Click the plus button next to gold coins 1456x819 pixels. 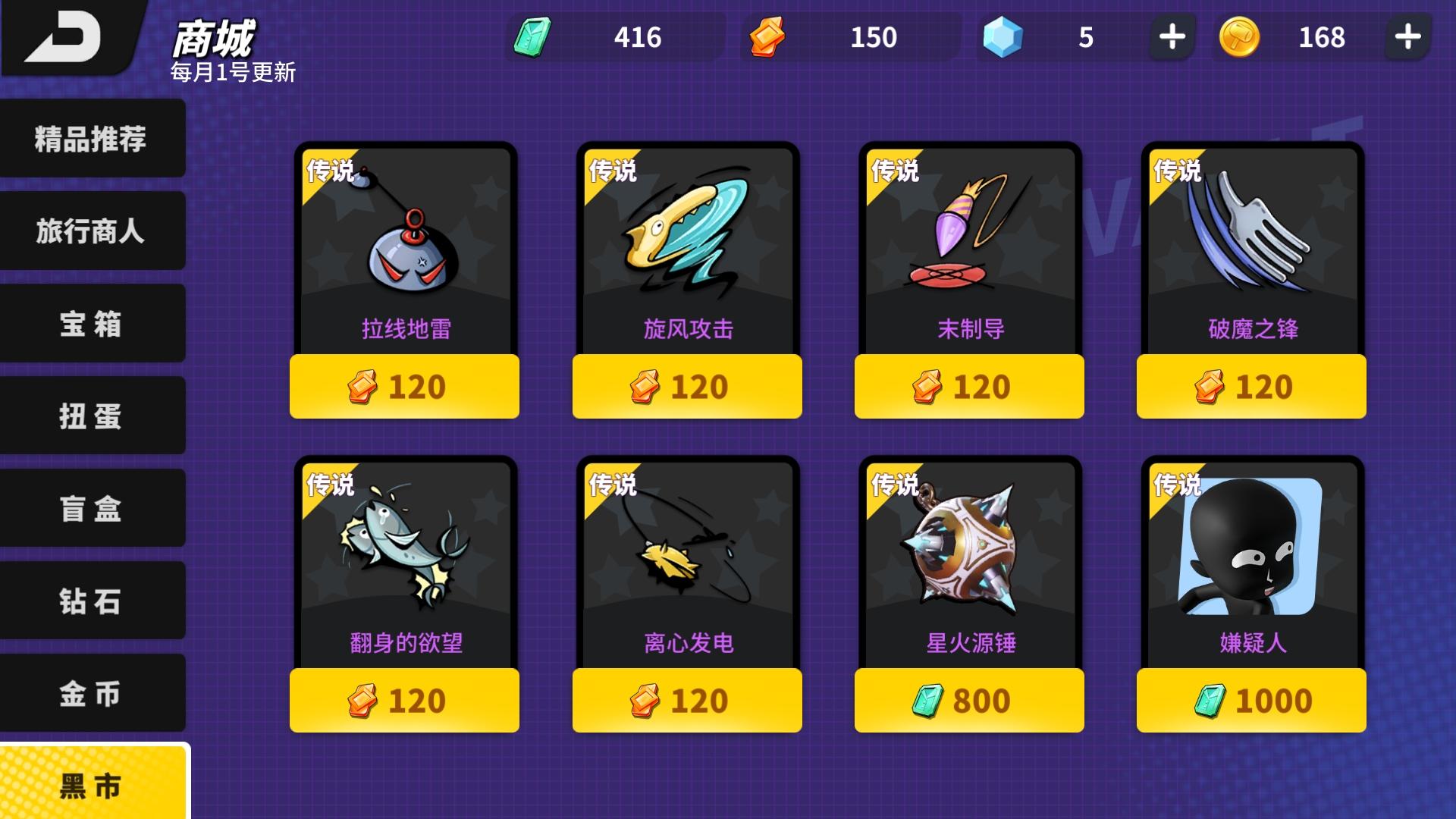pos(1409,36)
